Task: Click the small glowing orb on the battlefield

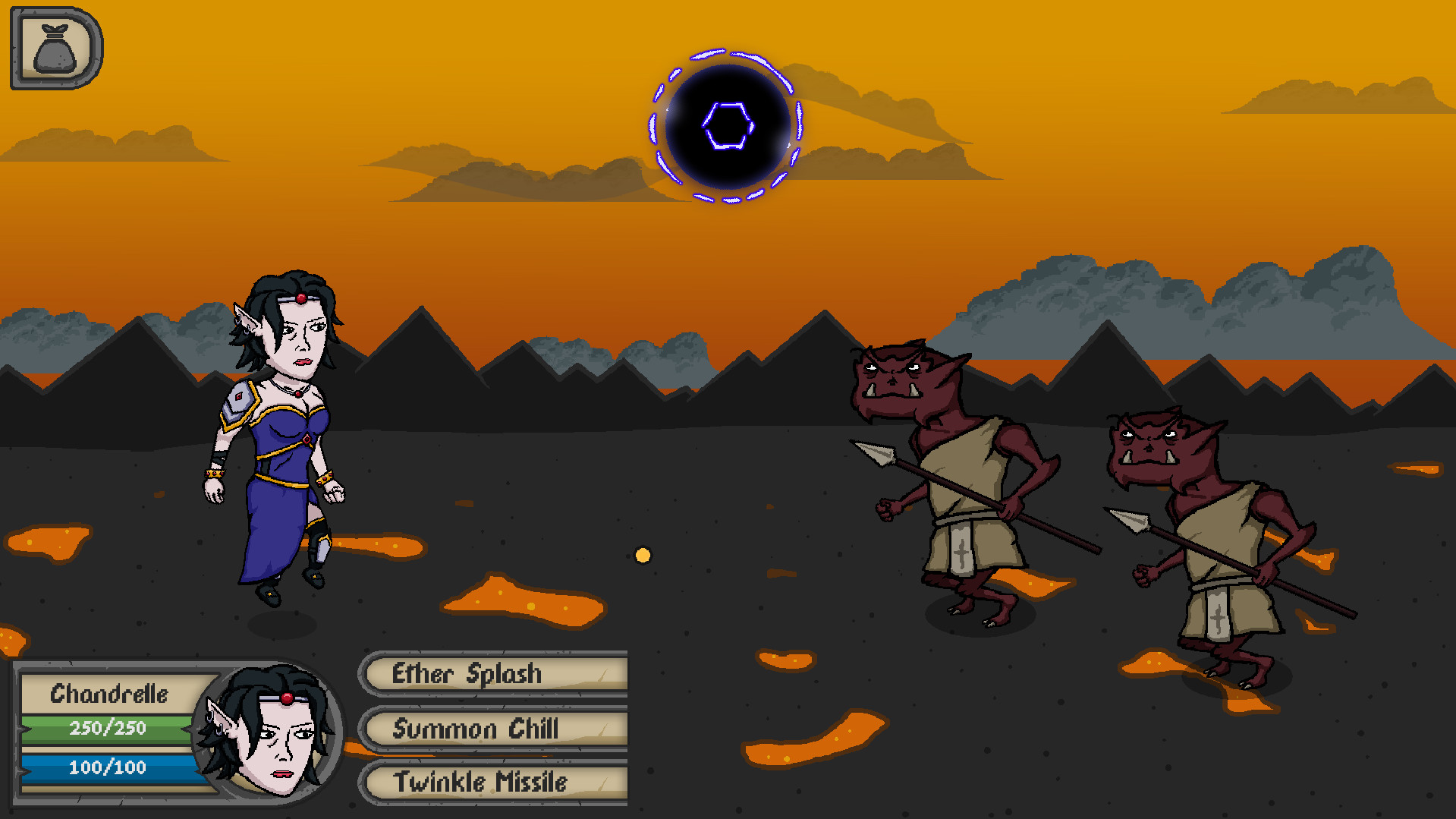Action: coord(643,556)
